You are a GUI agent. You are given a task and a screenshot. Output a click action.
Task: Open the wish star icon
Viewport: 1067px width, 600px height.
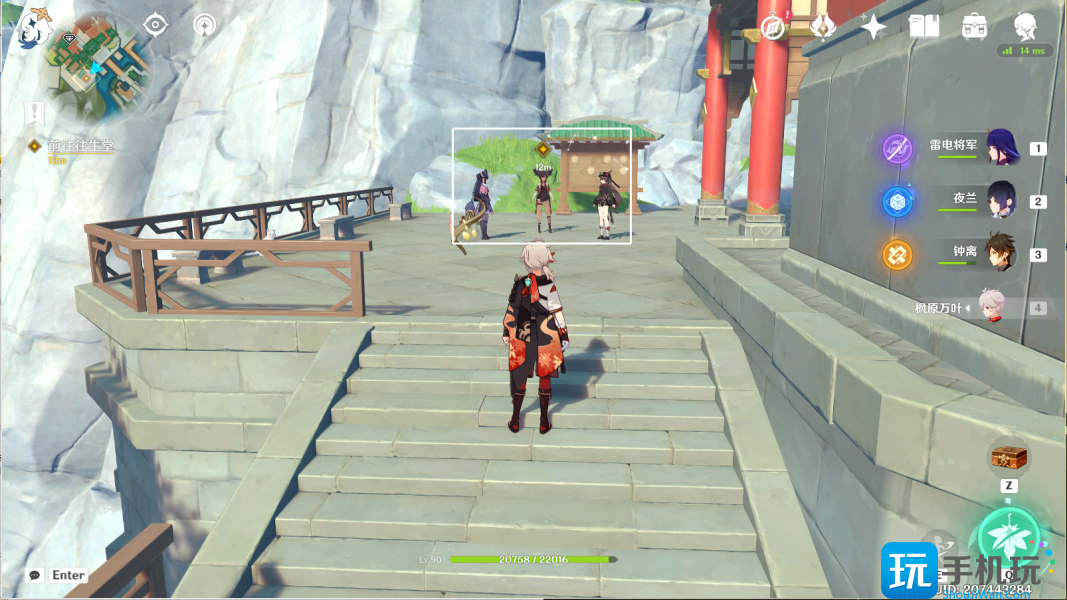pyautogui.click(x=873, y=27)
